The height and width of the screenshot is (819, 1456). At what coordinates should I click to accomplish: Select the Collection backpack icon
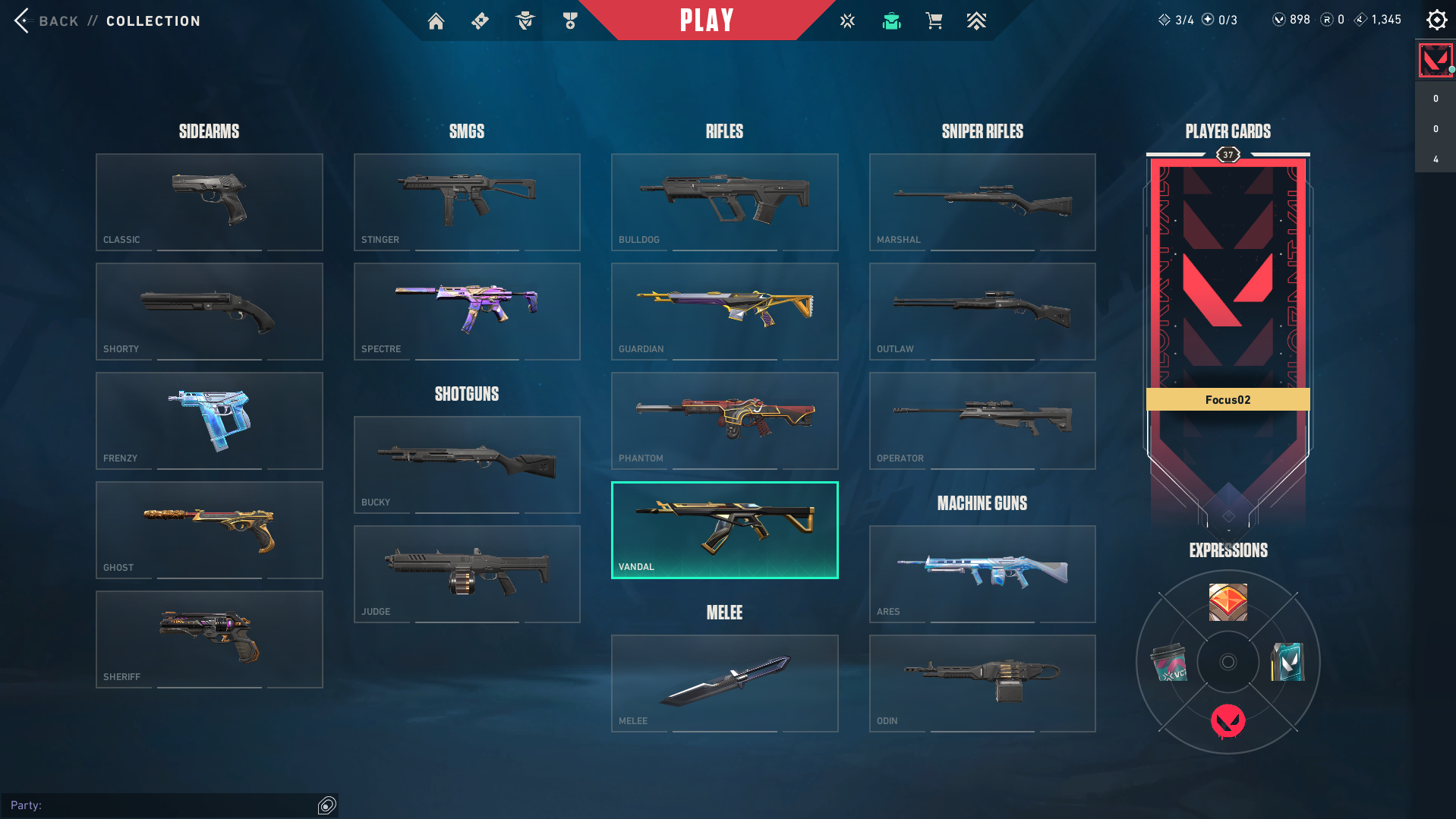[891, 20]
